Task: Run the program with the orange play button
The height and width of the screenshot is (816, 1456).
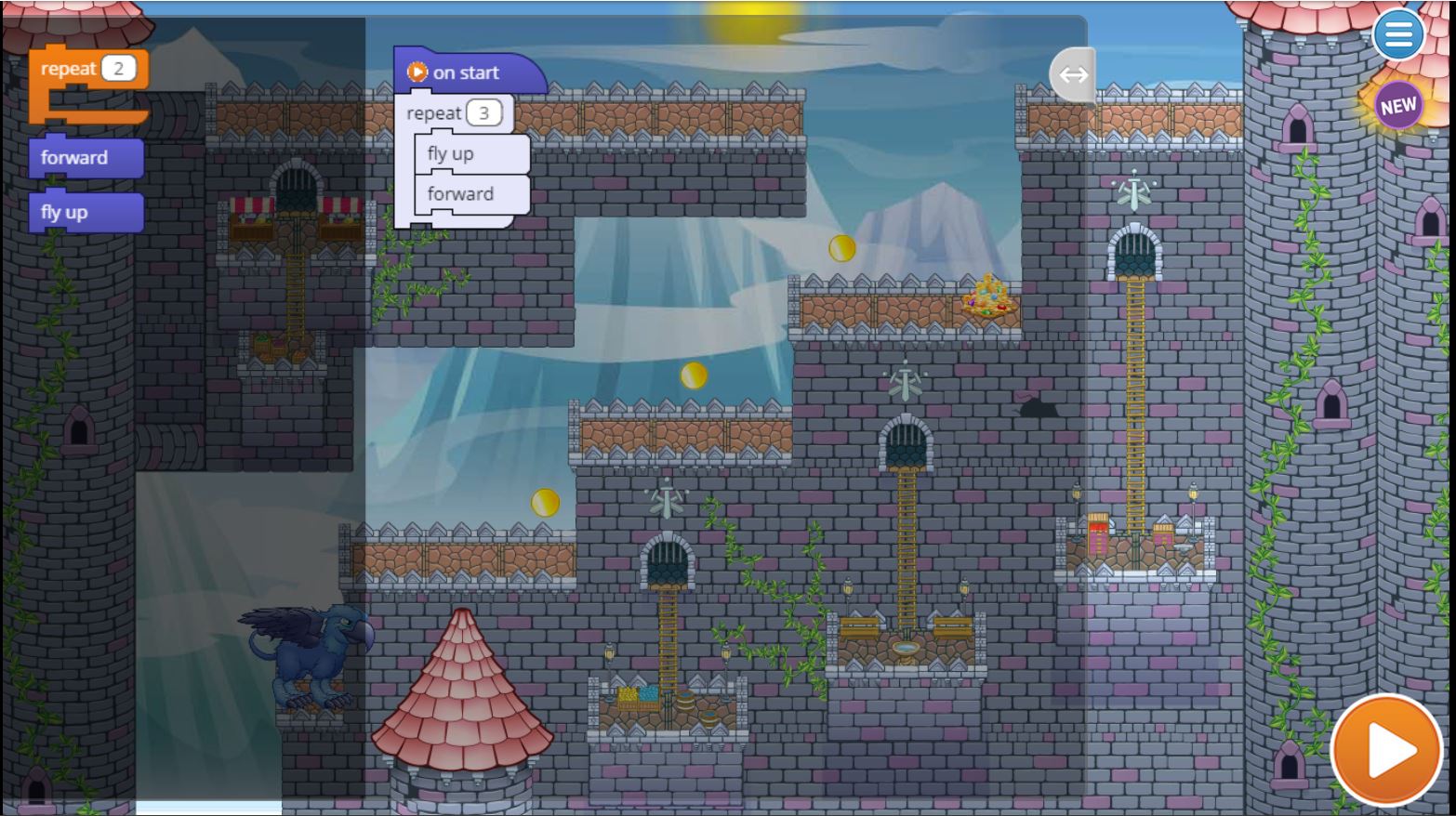Action: (x=1386, y=749)
